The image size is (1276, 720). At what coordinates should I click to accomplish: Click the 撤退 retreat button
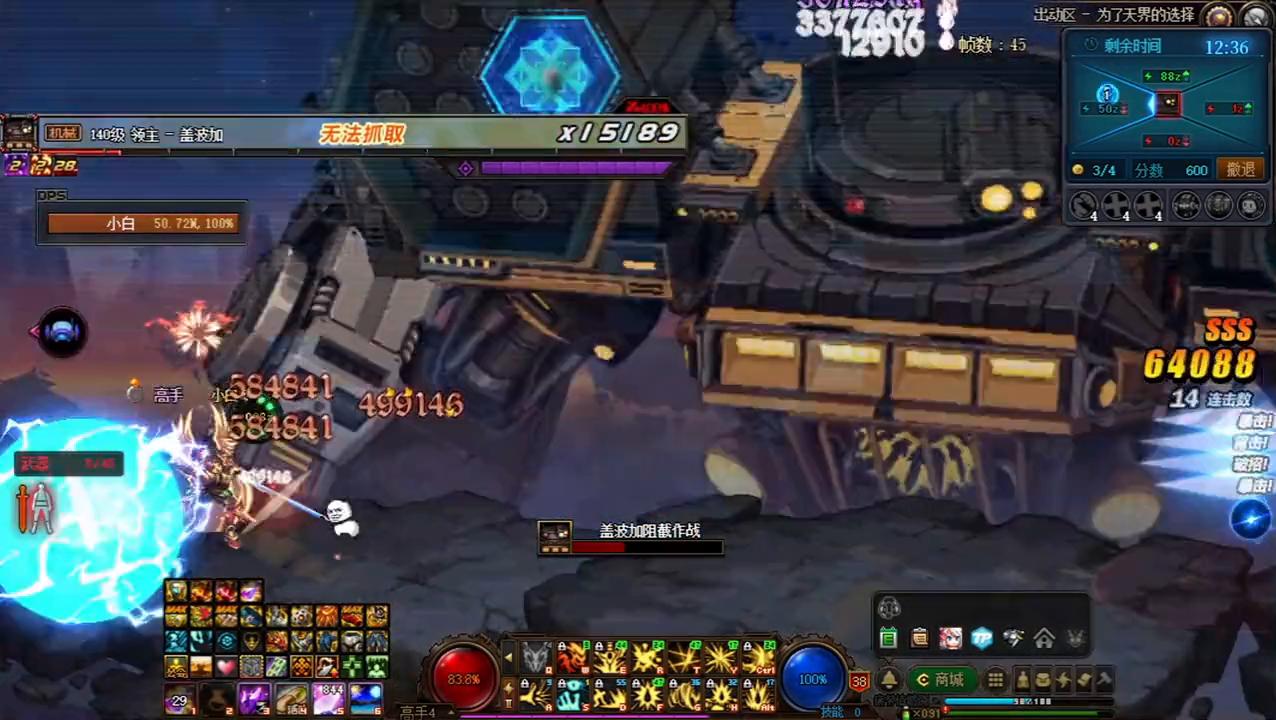(x=1240, y=170)
